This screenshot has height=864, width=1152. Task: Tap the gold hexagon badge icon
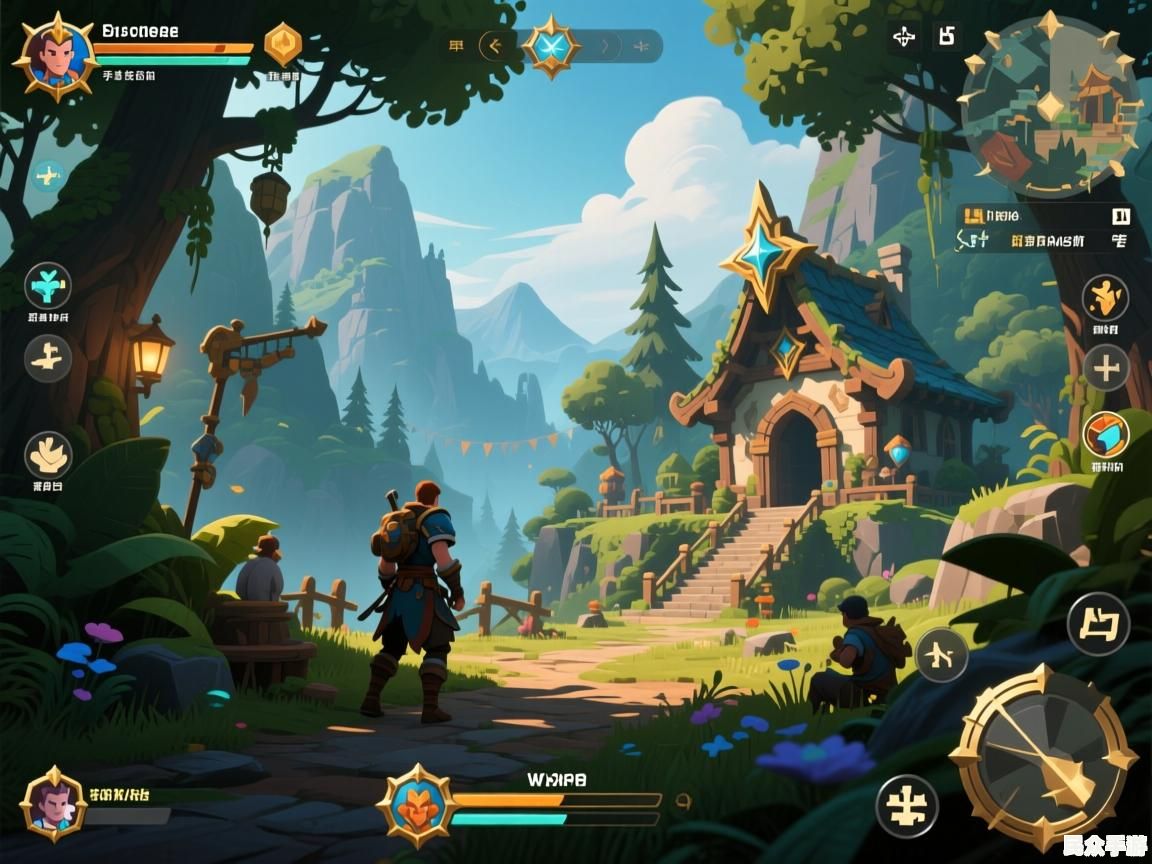[x=283, y=44]
